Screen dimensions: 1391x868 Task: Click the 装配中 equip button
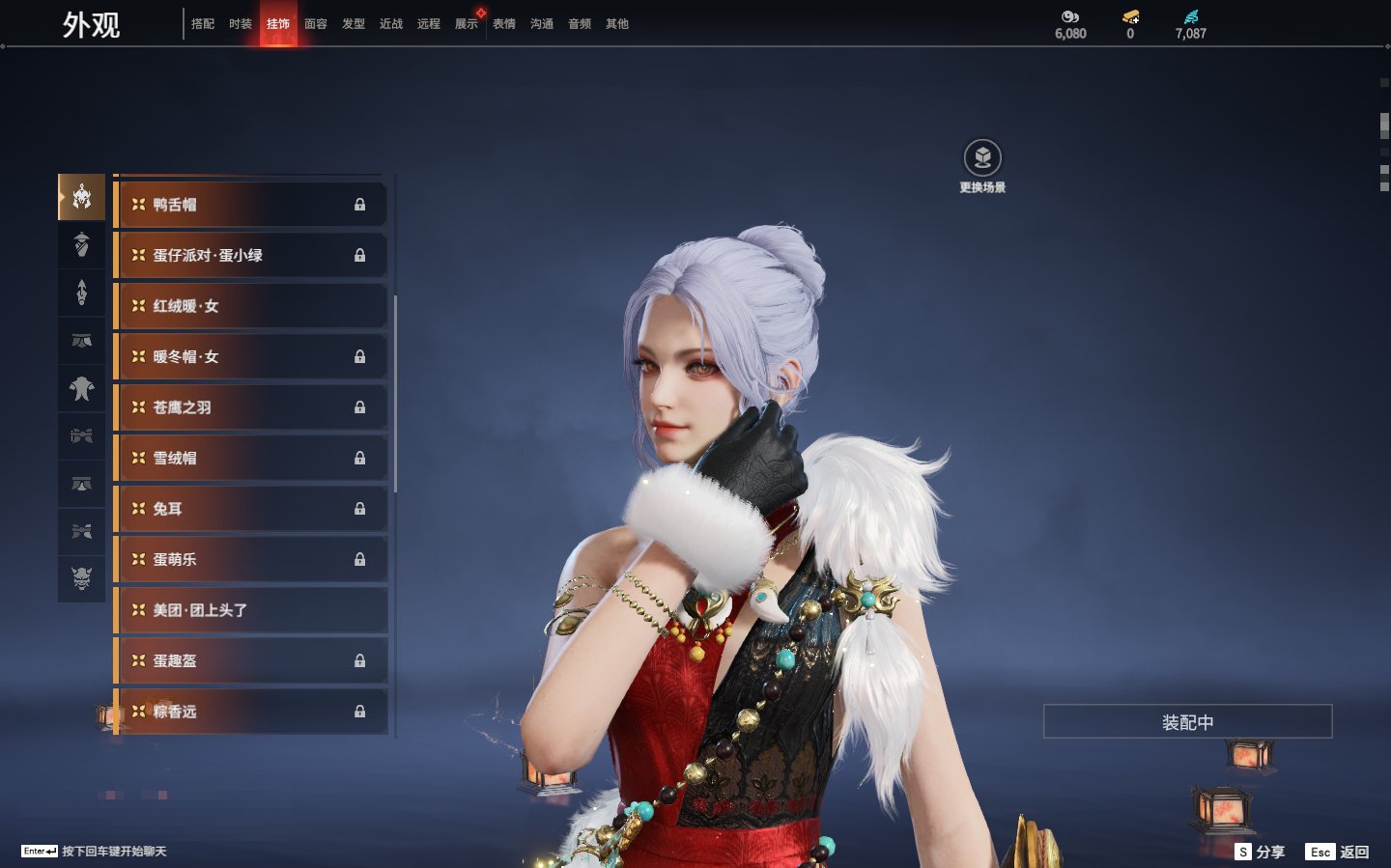[1187, 722]
